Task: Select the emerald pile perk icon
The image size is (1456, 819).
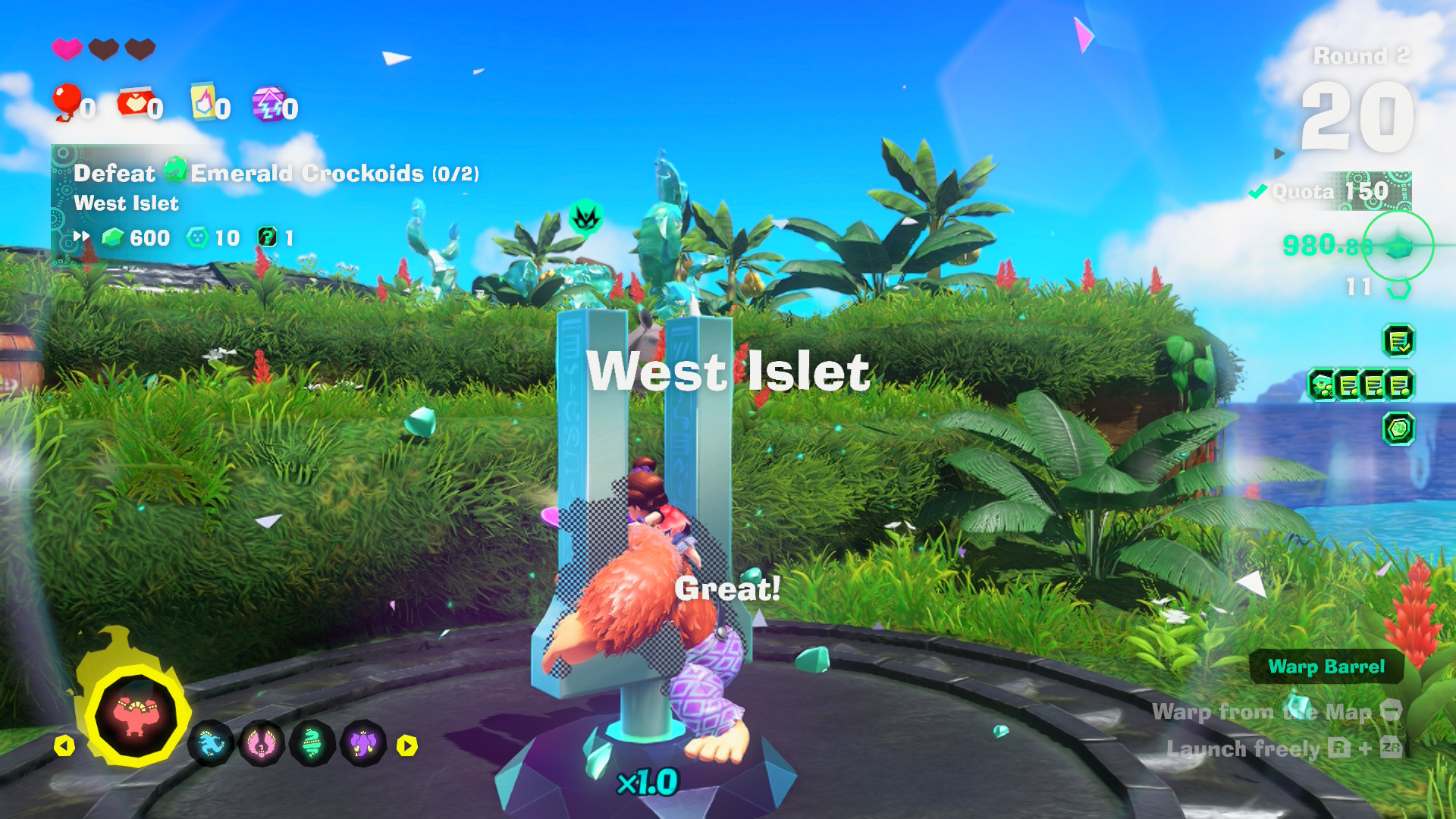Action: pos(1323,385)
